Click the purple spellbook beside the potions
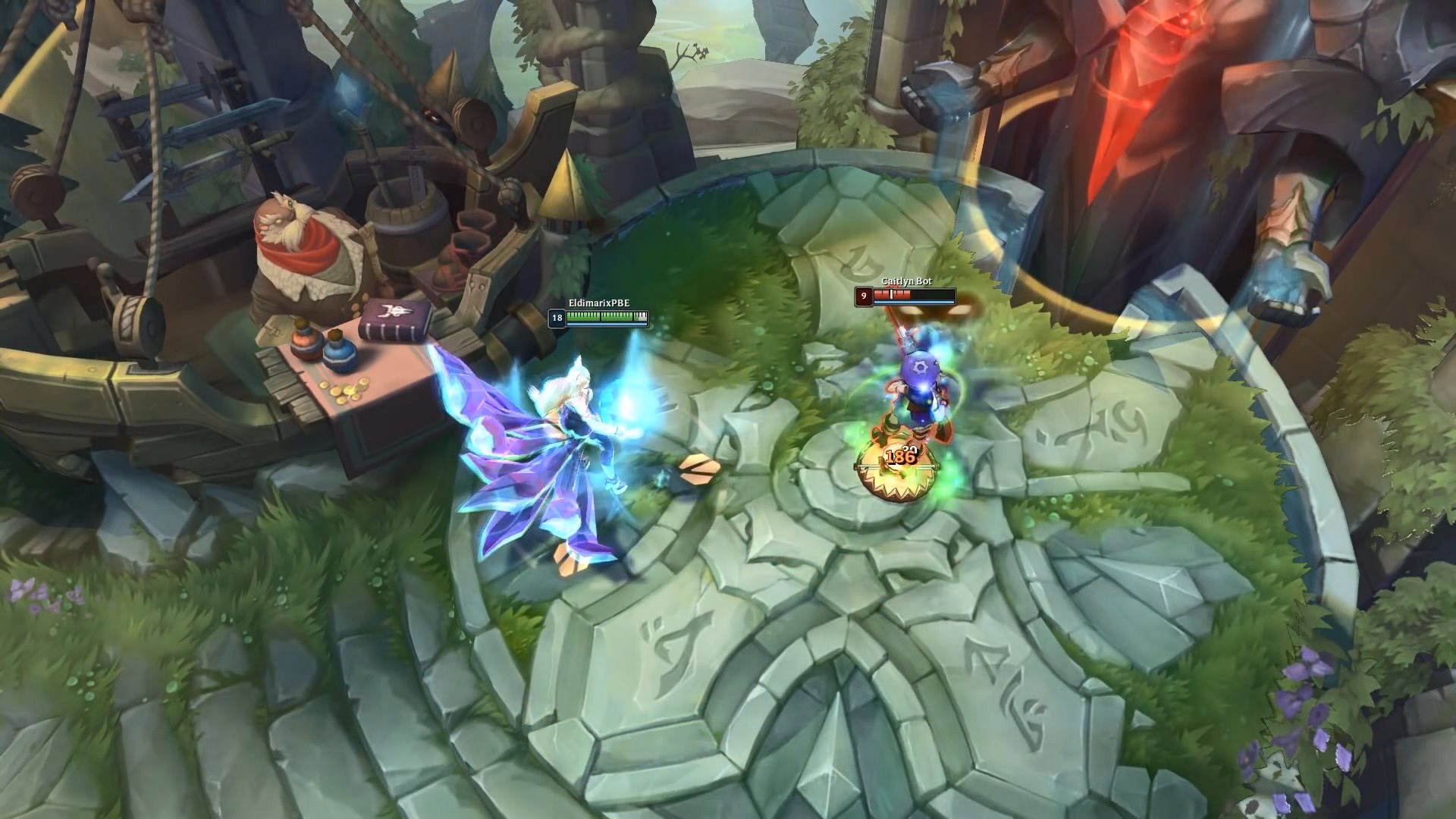Screen dimensions: 1456x819 coord(394,321)
